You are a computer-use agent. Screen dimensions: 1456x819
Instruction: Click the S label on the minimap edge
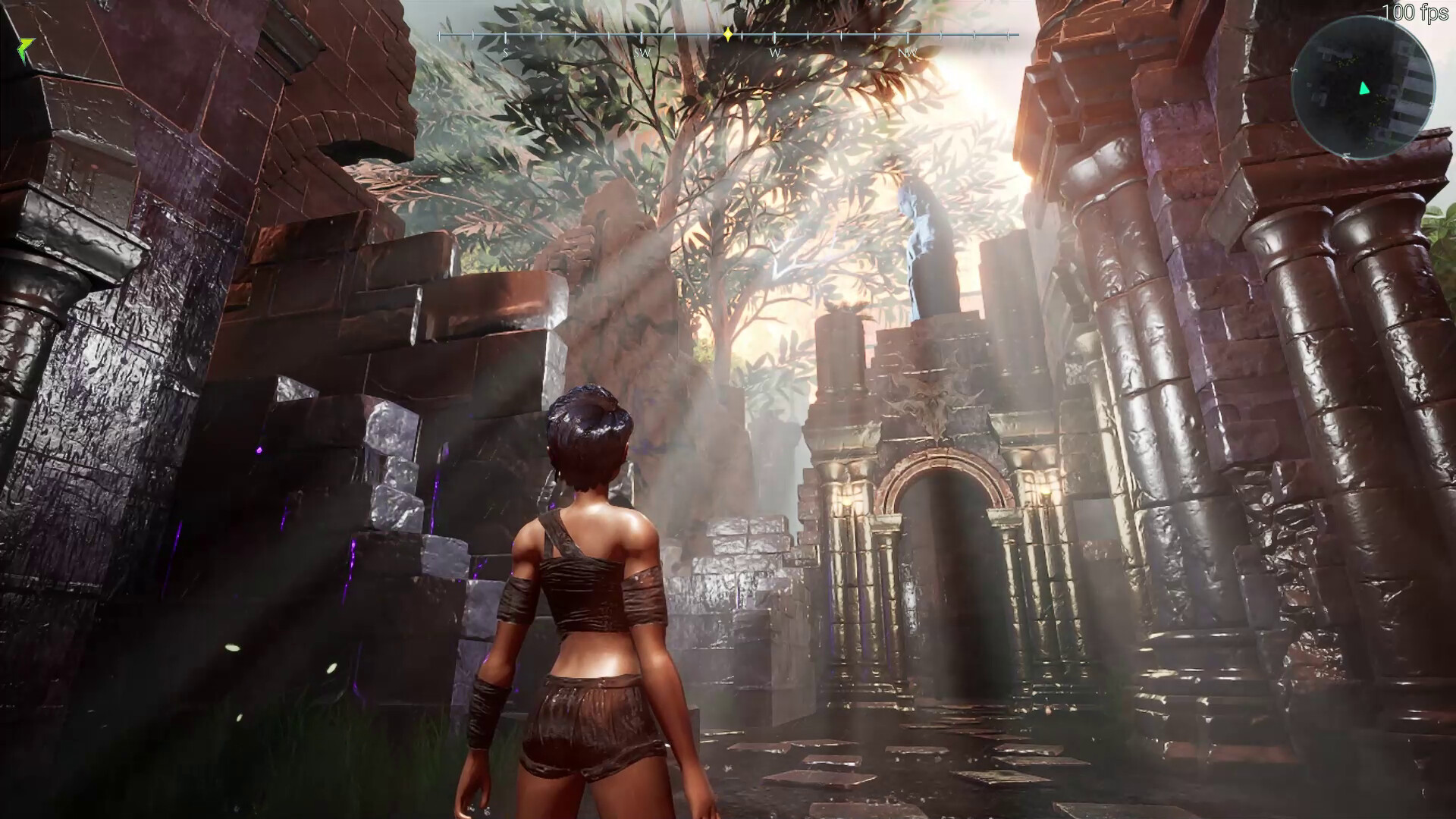pos(1294,69)
